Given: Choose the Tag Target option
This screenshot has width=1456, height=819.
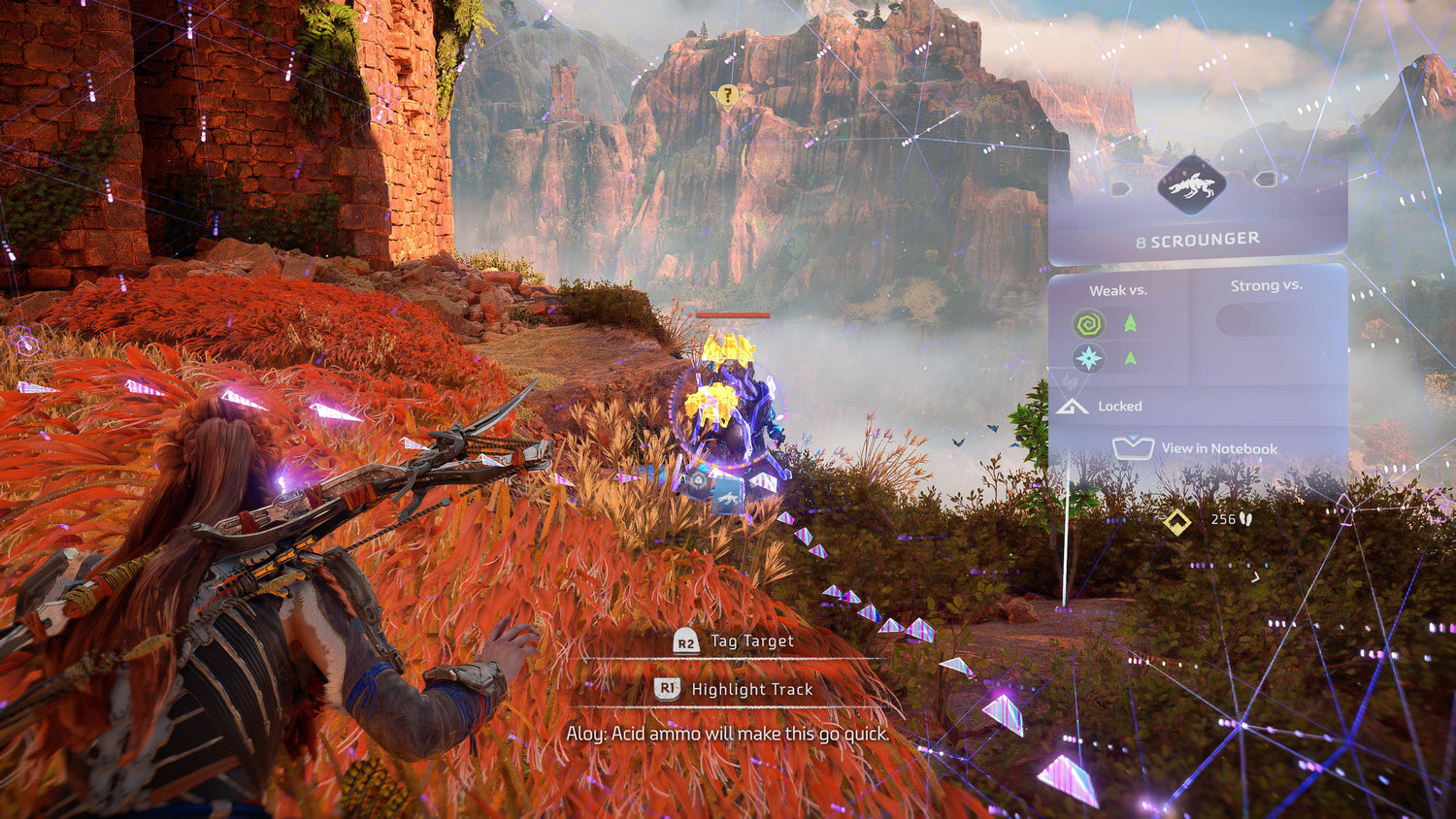Looking at the screenshot, I should [736, 641].
